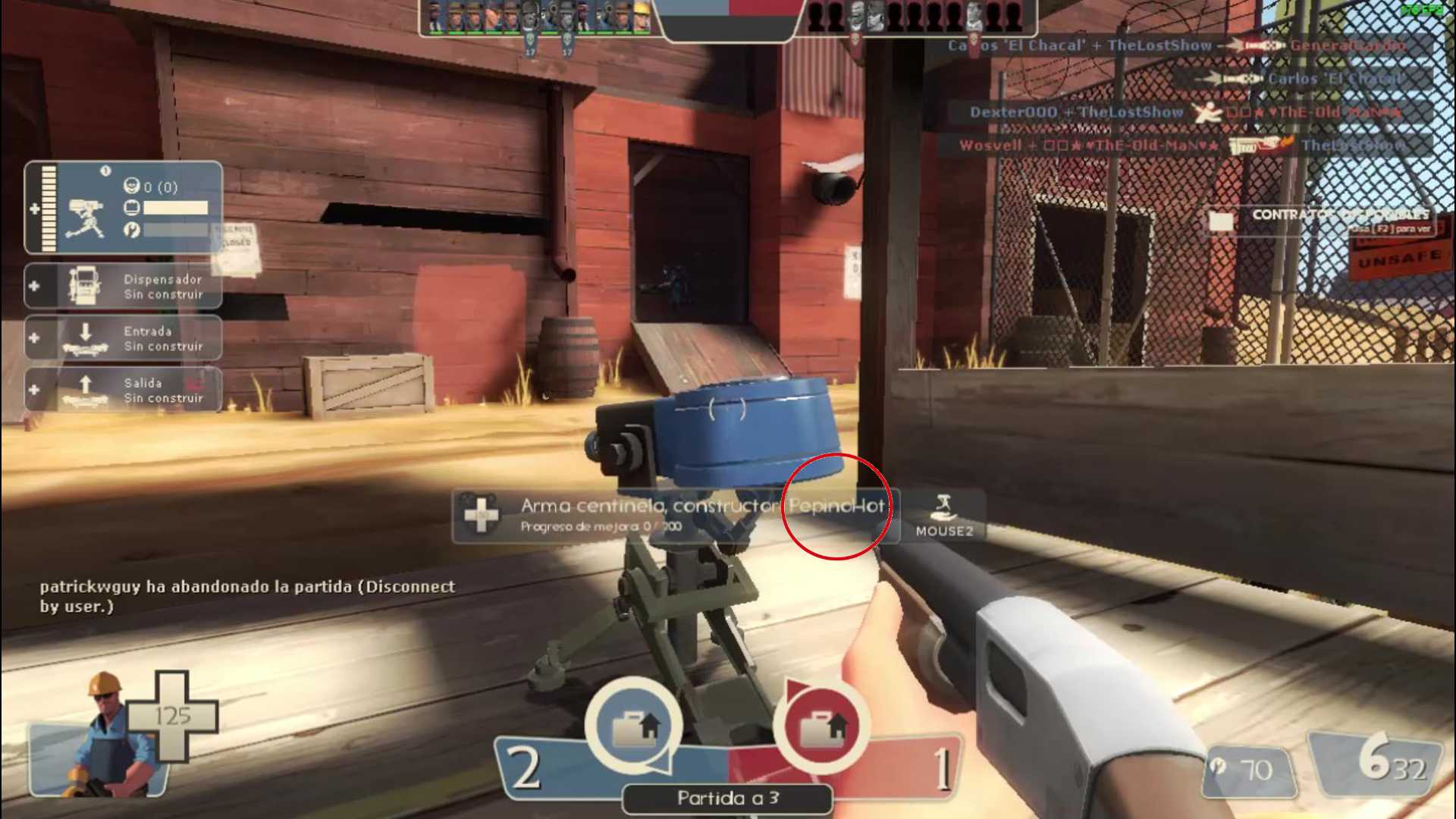1456x819 pixels.
Task: Select the sentry gun status panel
Action: point(124,208)
